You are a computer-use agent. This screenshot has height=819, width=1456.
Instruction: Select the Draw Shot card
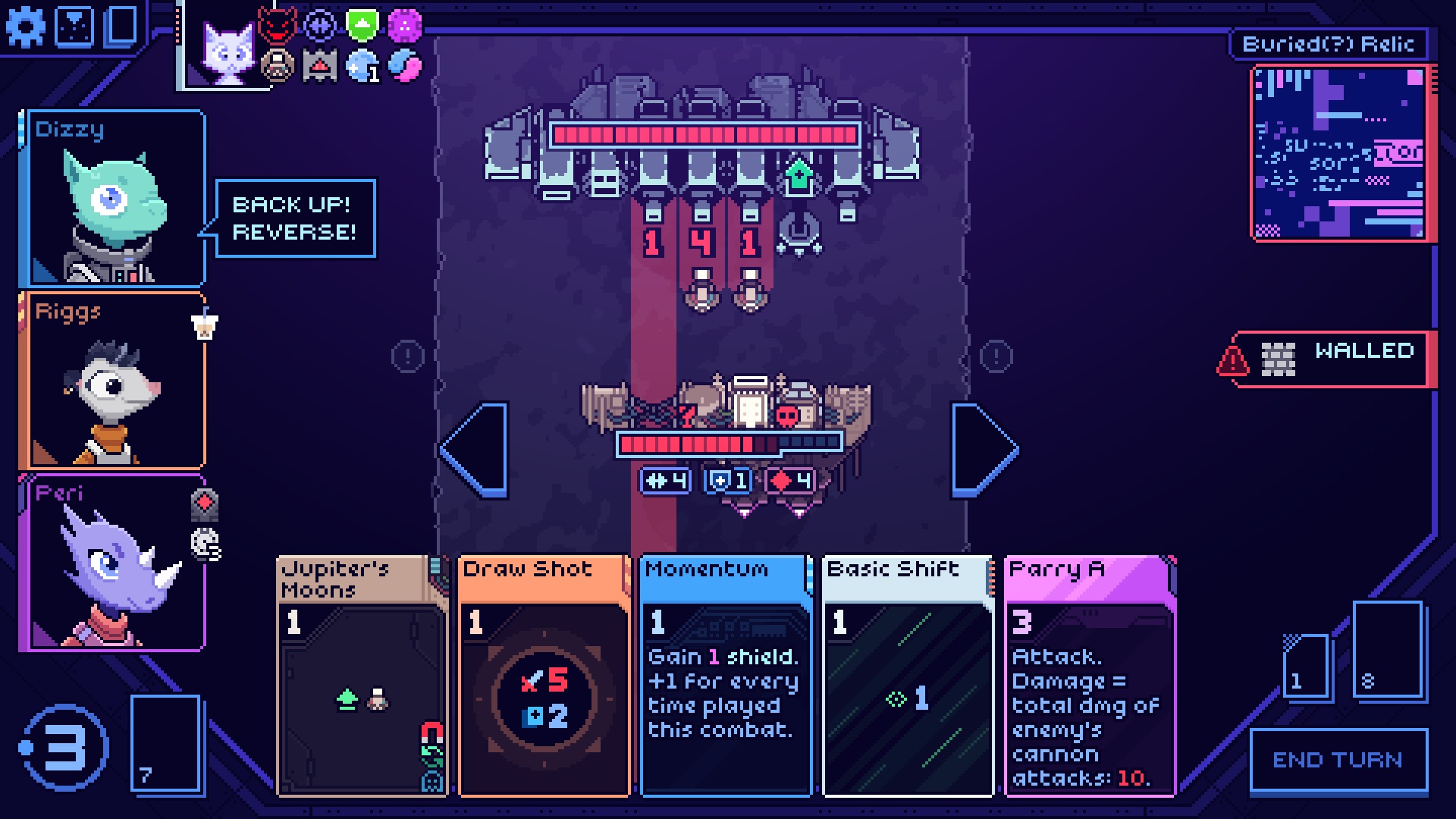click(544, 675)
